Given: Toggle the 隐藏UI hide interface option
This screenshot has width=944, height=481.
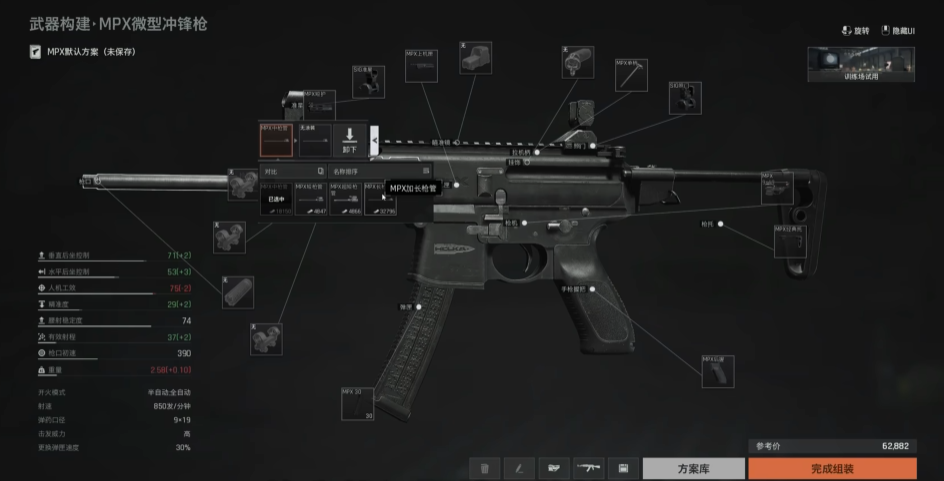Looking at the screenshot, I should point(898,31).
